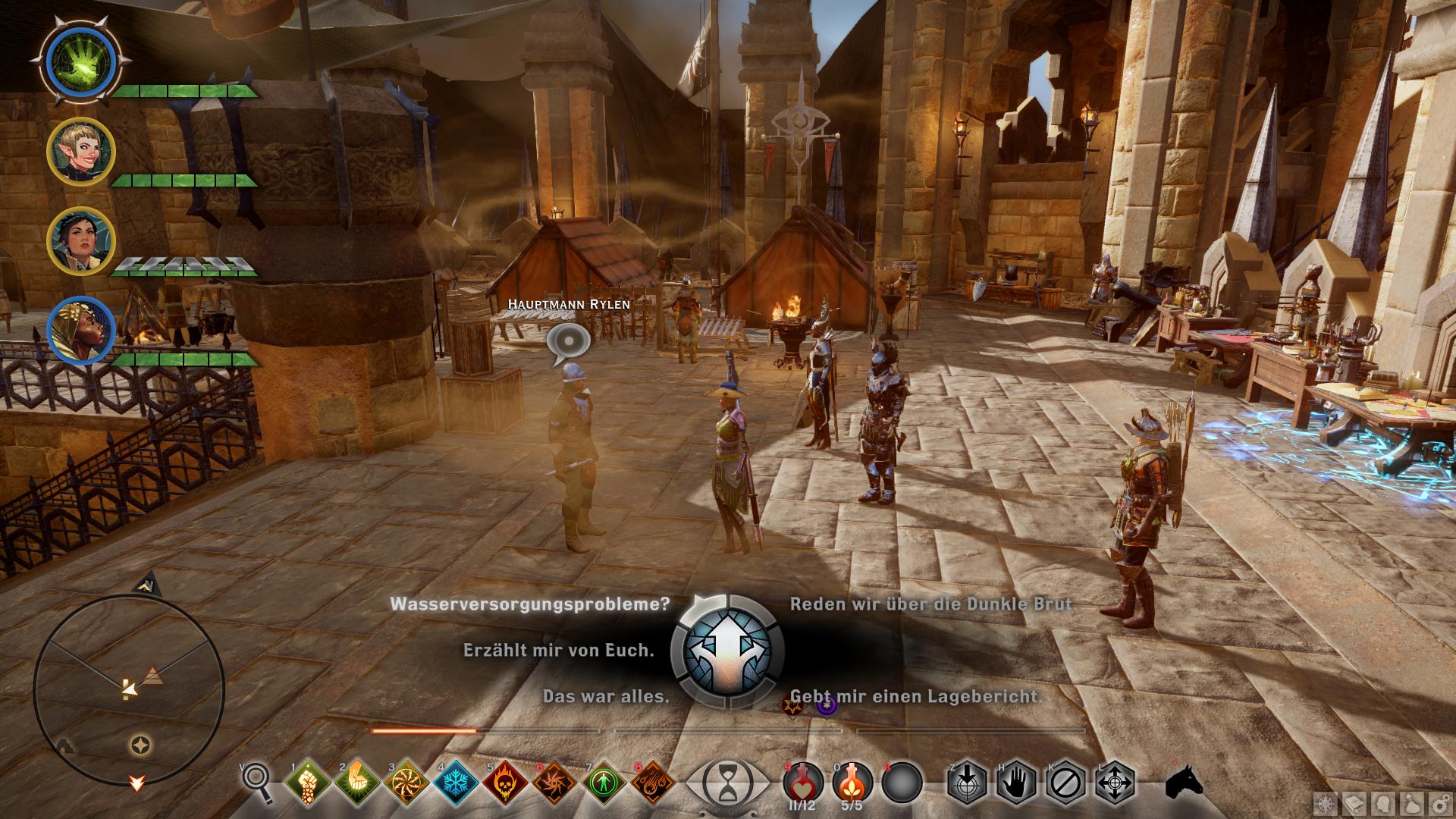Image resolution: width=1456 pixels, height=819 pixels.
Task: Pick "Reden wir über die Dunkle Brut."
Action: click(x=932, y=604)
